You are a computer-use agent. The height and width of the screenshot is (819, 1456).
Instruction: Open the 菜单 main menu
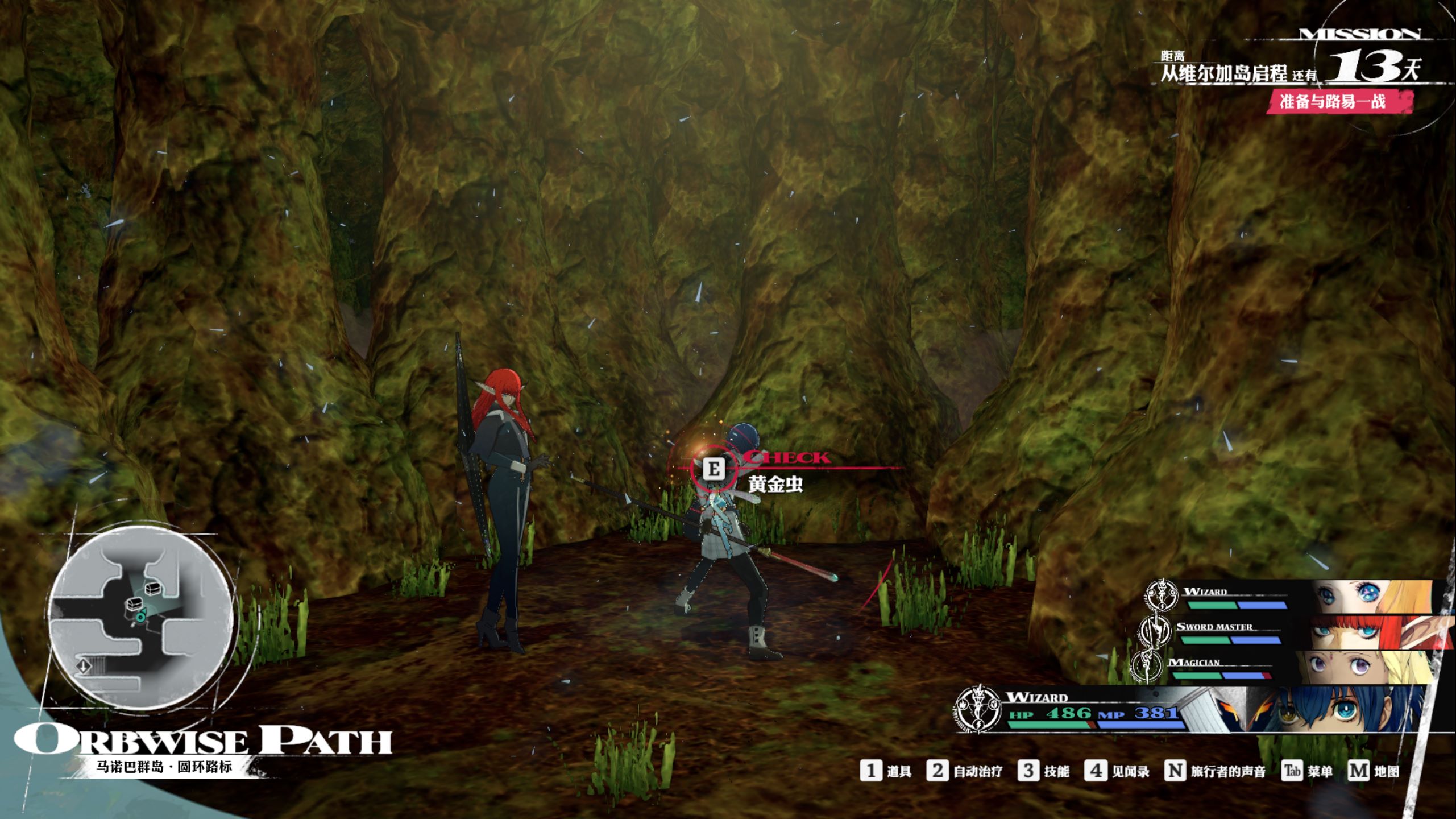[x=1307, y=771]
